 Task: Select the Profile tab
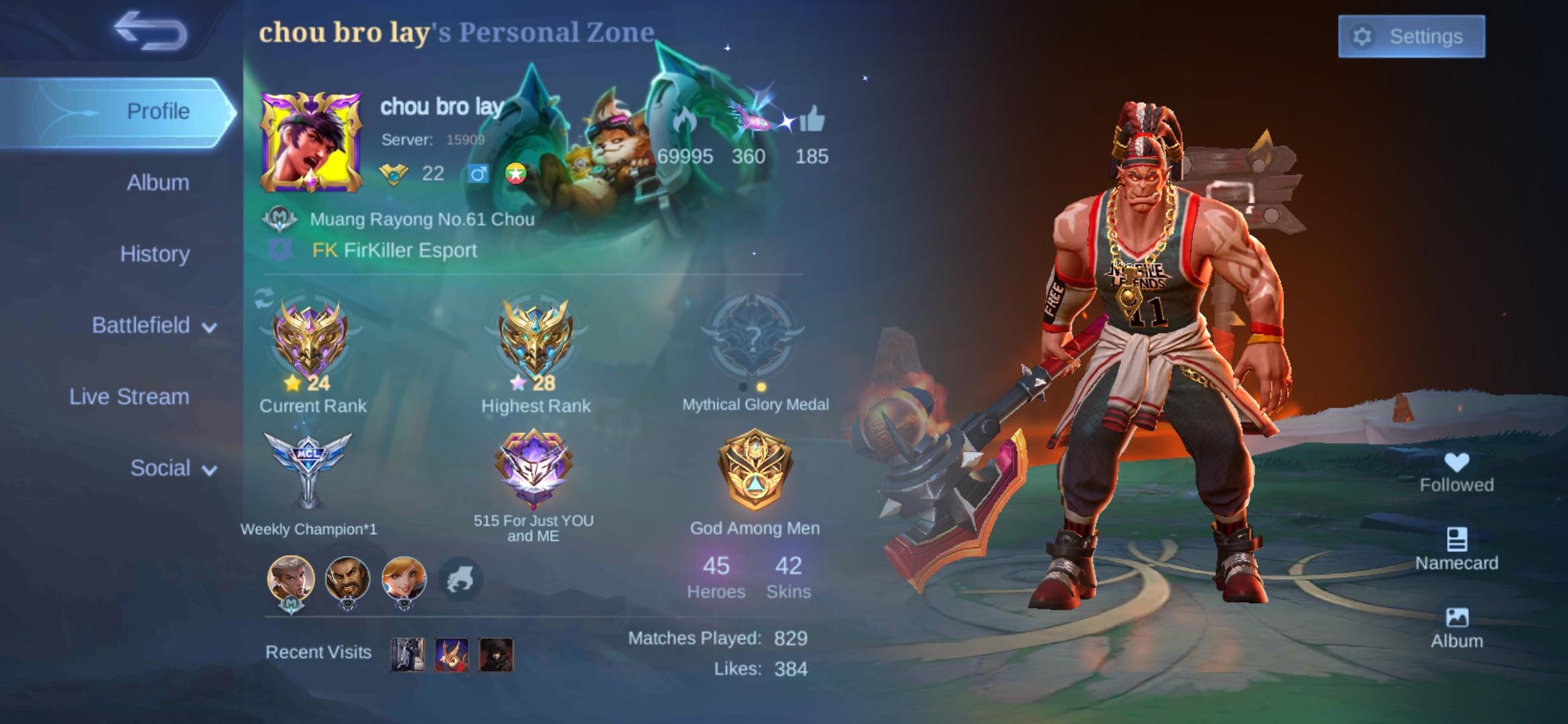pos(157,111)
